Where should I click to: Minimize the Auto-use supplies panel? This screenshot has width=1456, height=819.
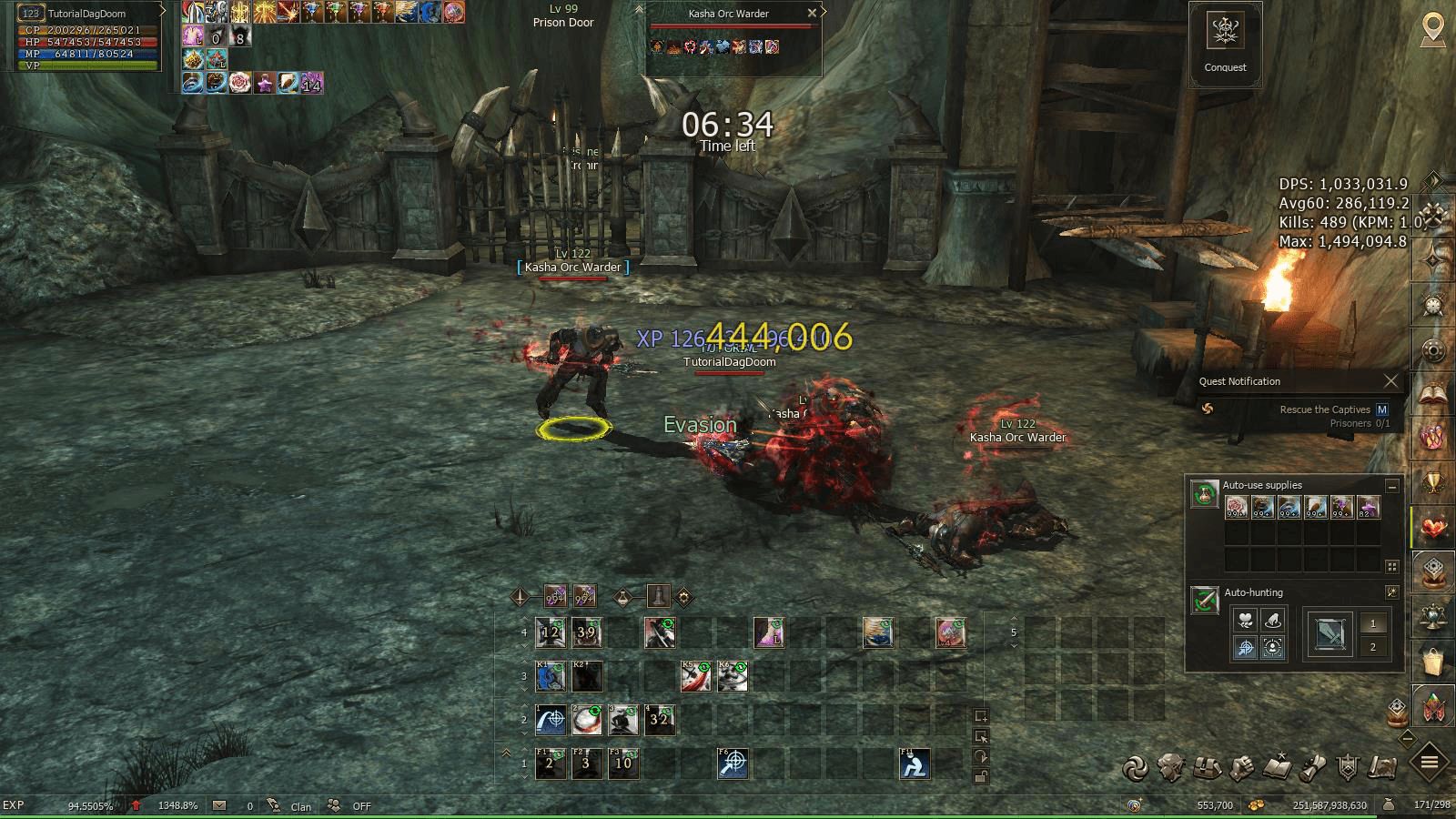pyautogui.click(x=1391, y=486)
